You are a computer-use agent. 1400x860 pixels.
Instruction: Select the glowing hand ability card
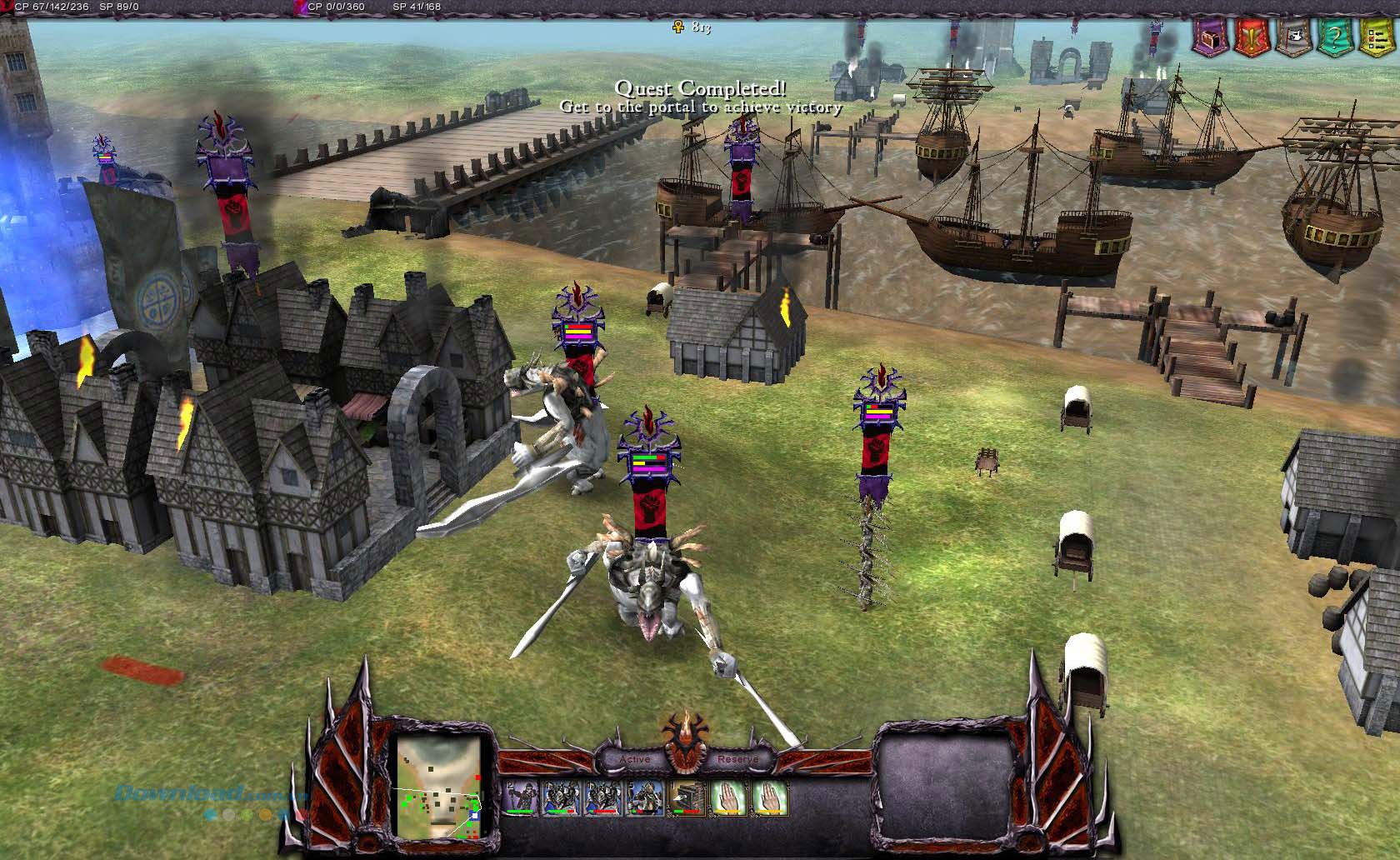click(726, 796)
